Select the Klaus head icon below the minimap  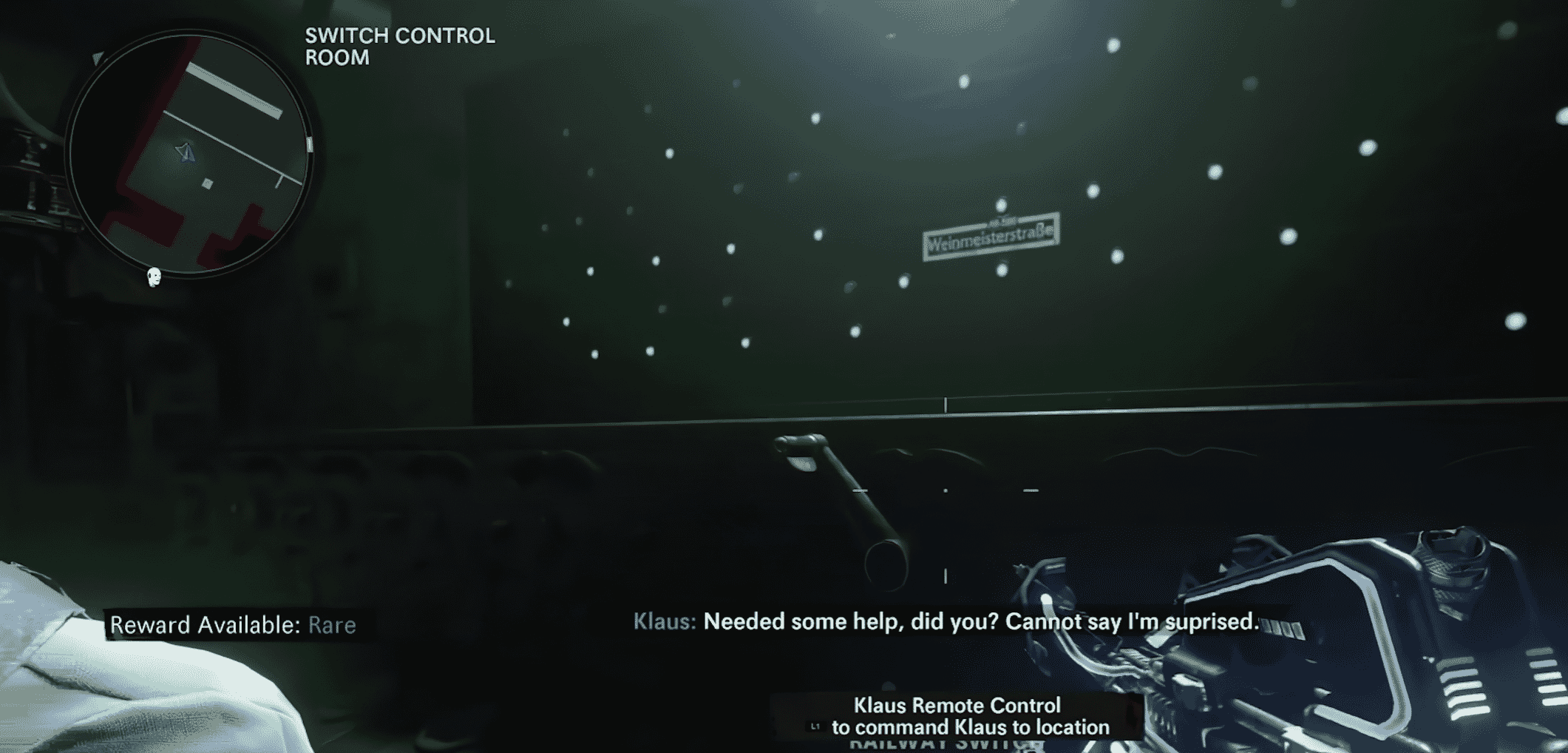tap(153, 277)
